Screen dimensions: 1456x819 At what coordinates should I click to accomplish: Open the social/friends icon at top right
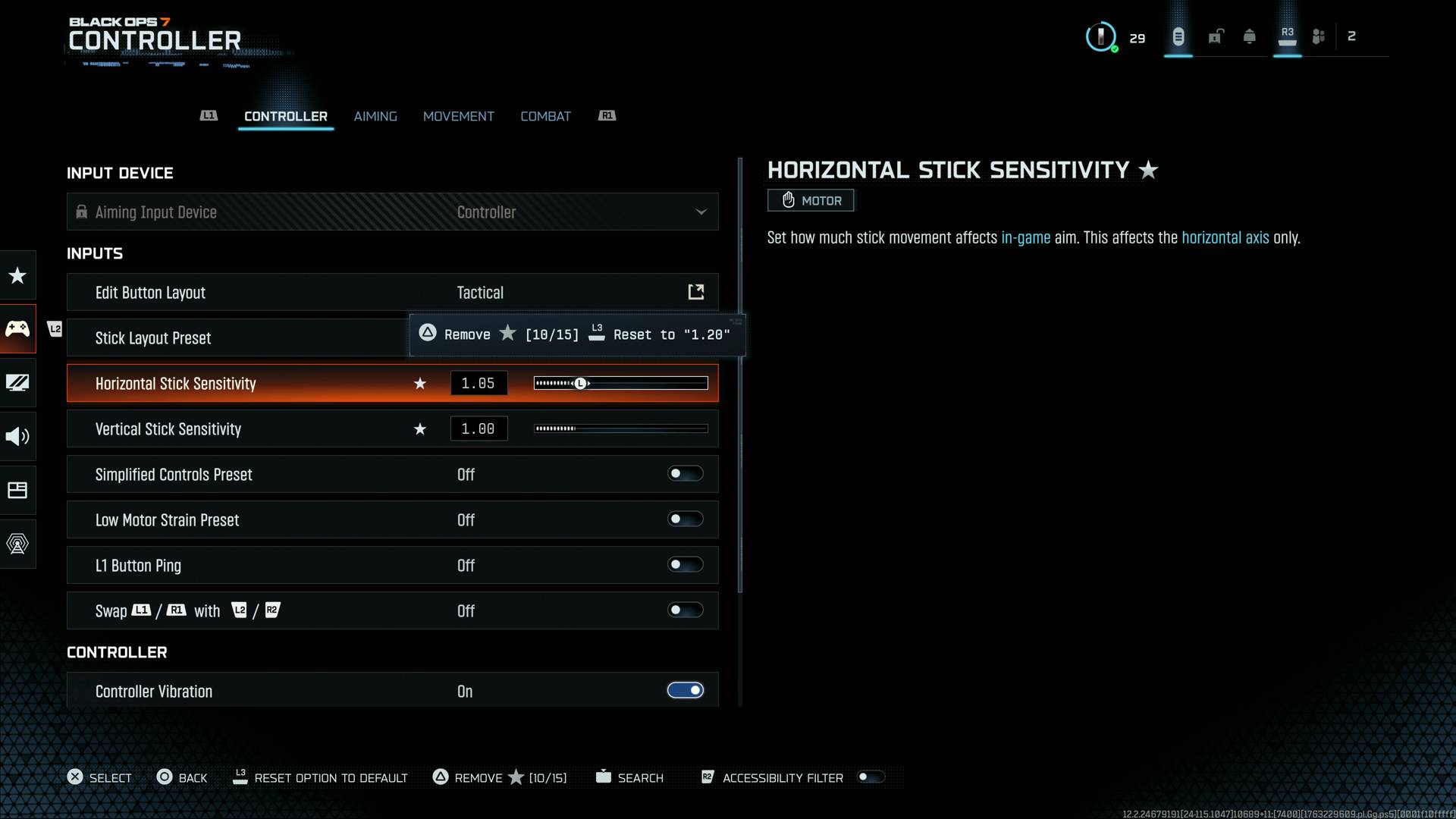(x=1318, y=36)
